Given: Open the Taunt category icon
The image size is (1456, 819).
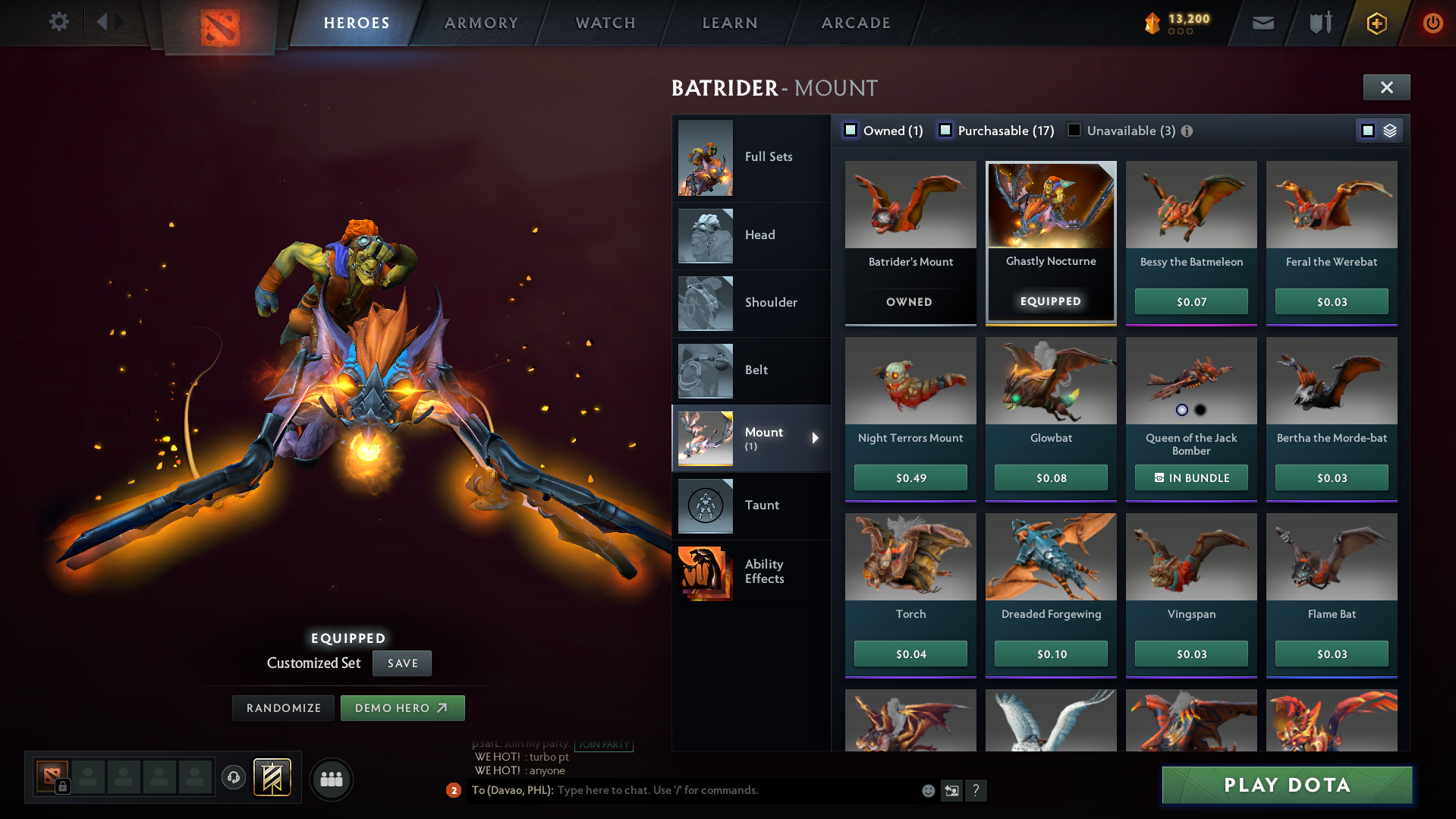Looking at the screenshot, I should click(705, 506).
